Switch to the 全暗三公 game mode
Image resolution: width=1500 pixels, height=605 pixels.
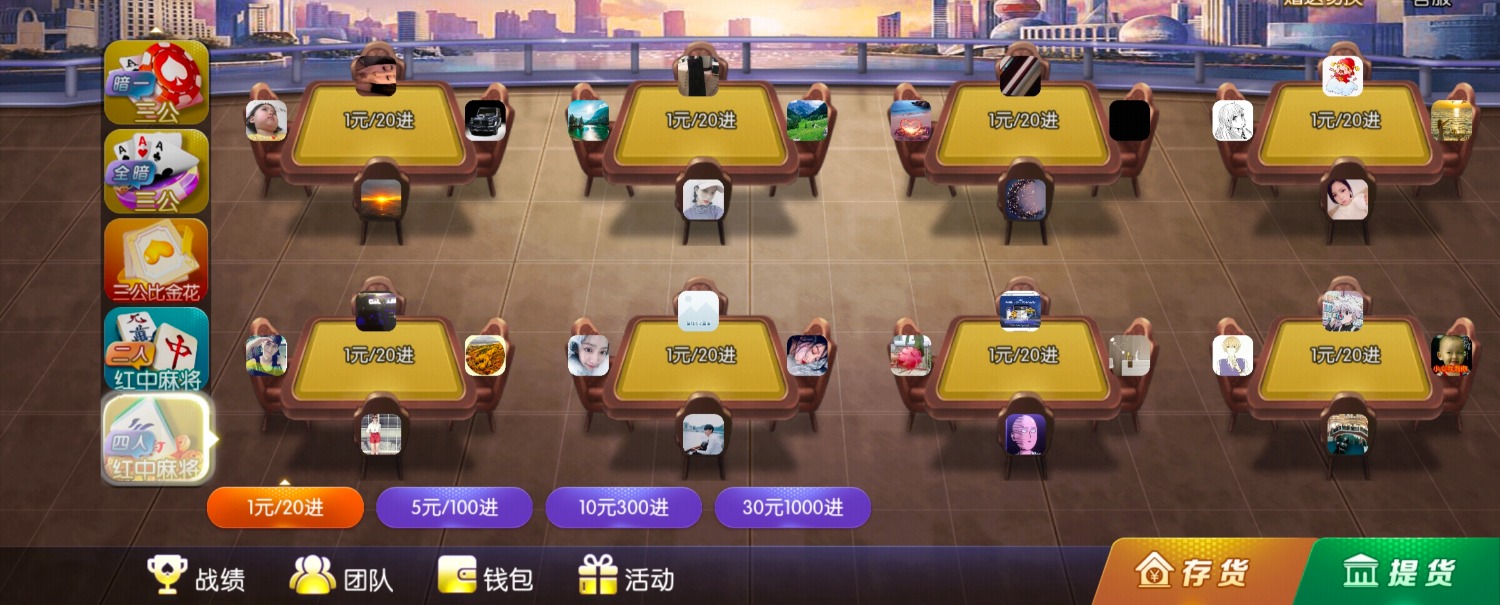click(156, 171)
